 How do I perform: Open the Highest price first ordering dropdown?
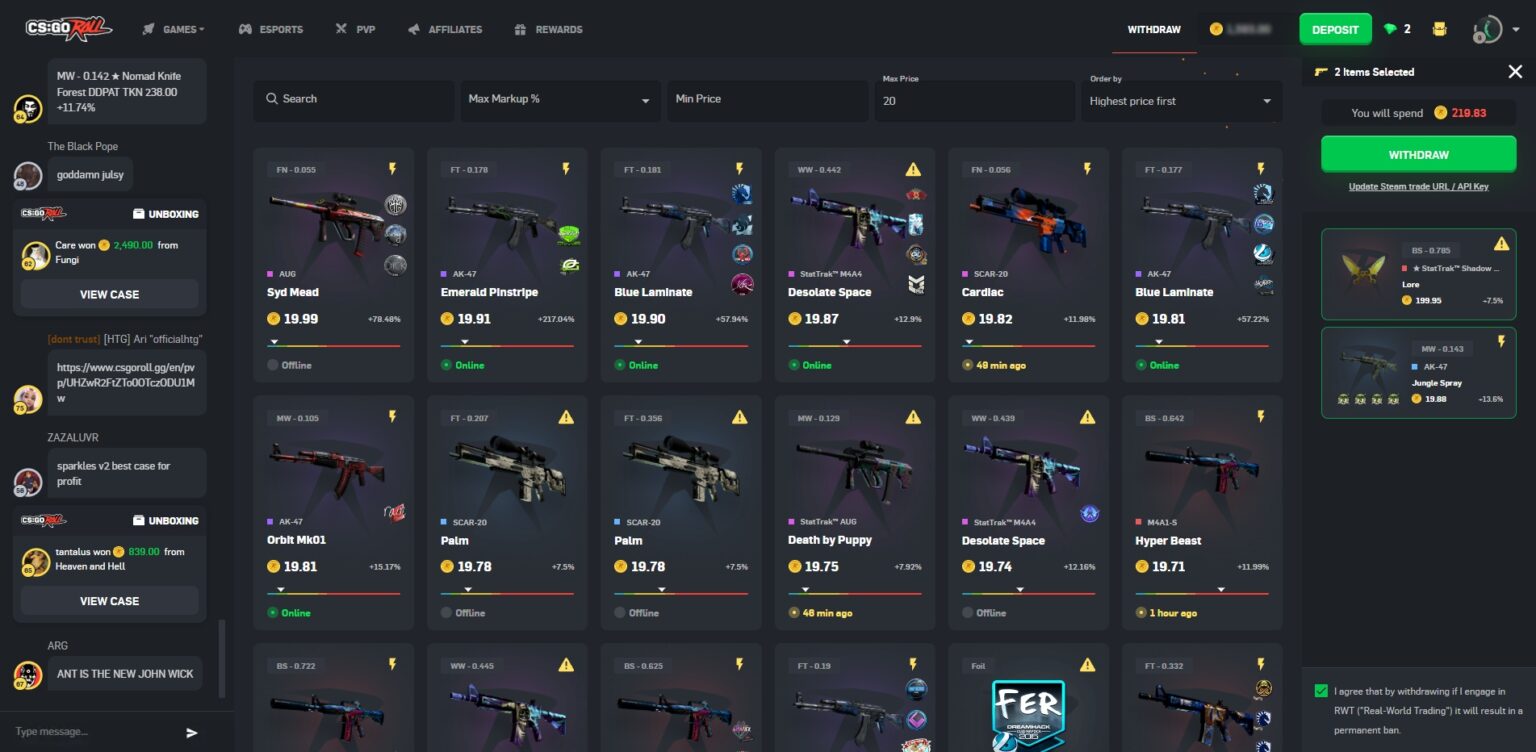tap(1181, 100)
